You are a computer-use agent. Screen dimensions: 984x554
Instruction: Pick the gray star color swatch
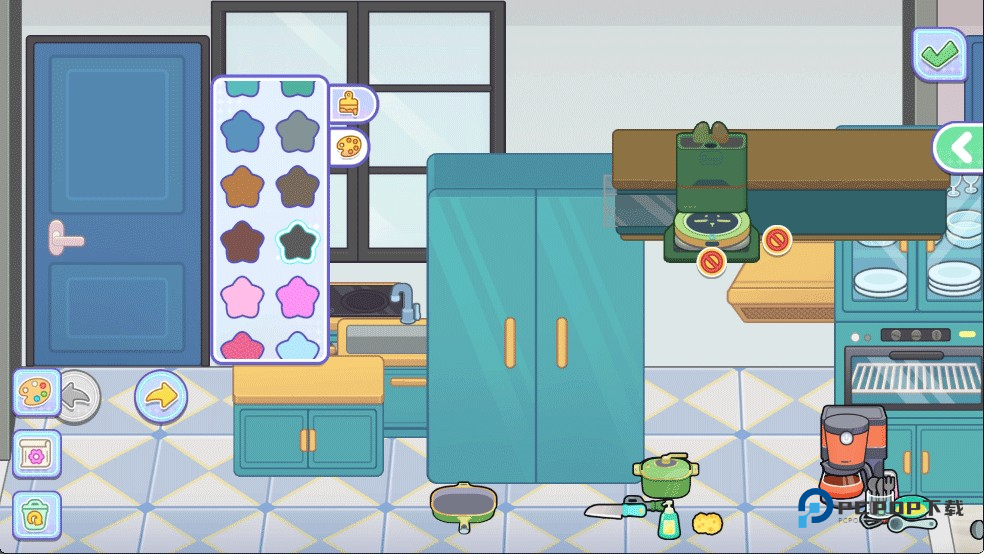(297, 131)
